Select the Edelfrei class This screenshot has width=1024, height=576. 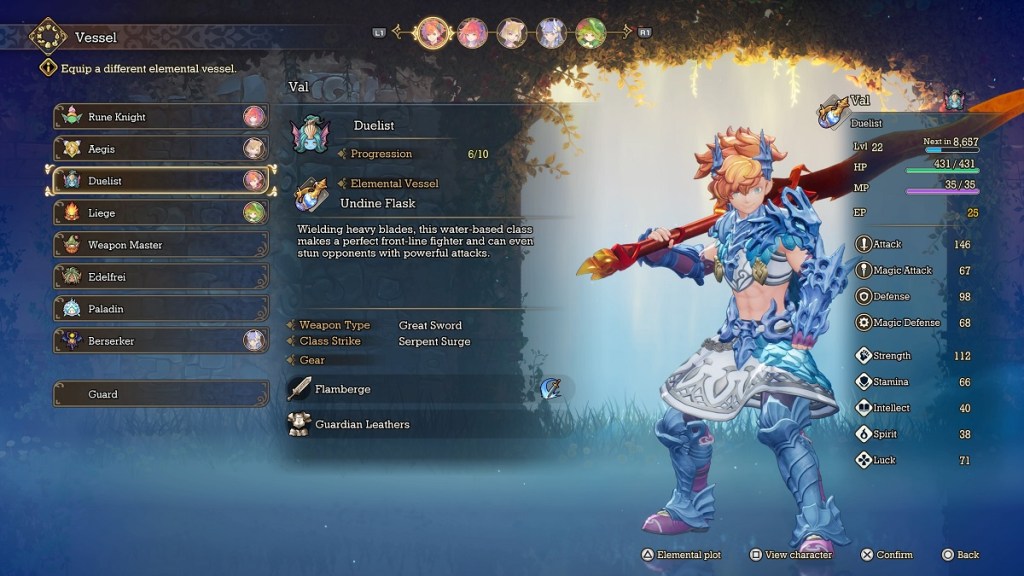(160, 277)
